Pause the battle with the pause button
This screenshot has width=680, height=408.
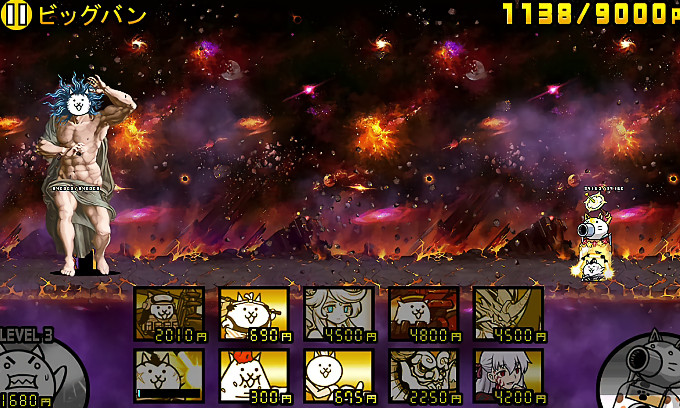click(x=18, y=14)
